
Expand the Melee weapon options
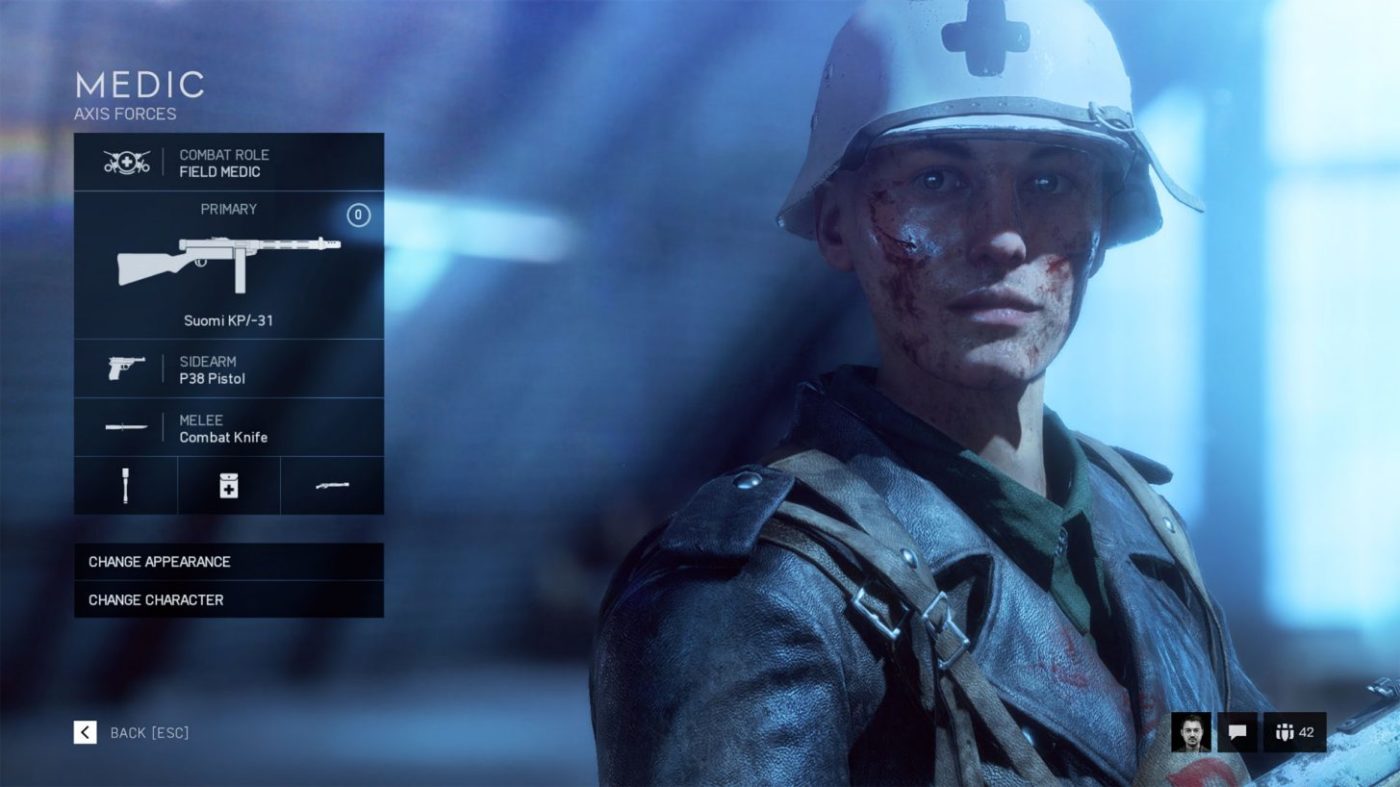click(x=228, y=428)
